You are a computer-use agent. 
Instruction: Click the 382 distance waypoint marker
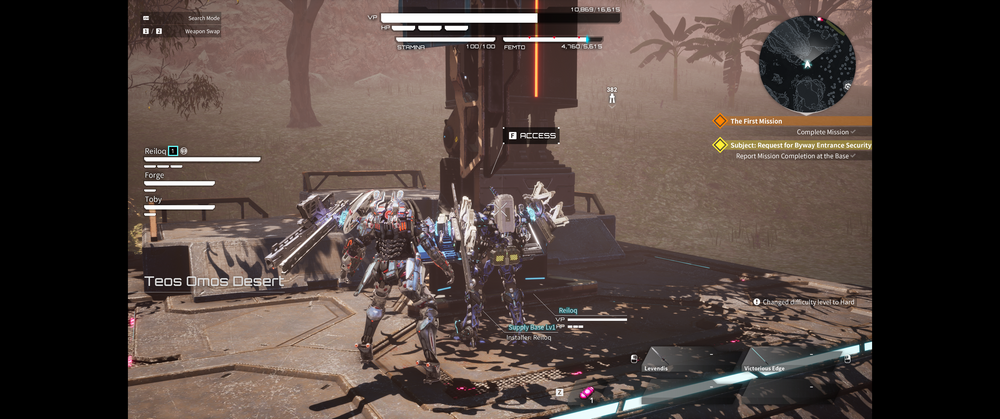[612, 96]
